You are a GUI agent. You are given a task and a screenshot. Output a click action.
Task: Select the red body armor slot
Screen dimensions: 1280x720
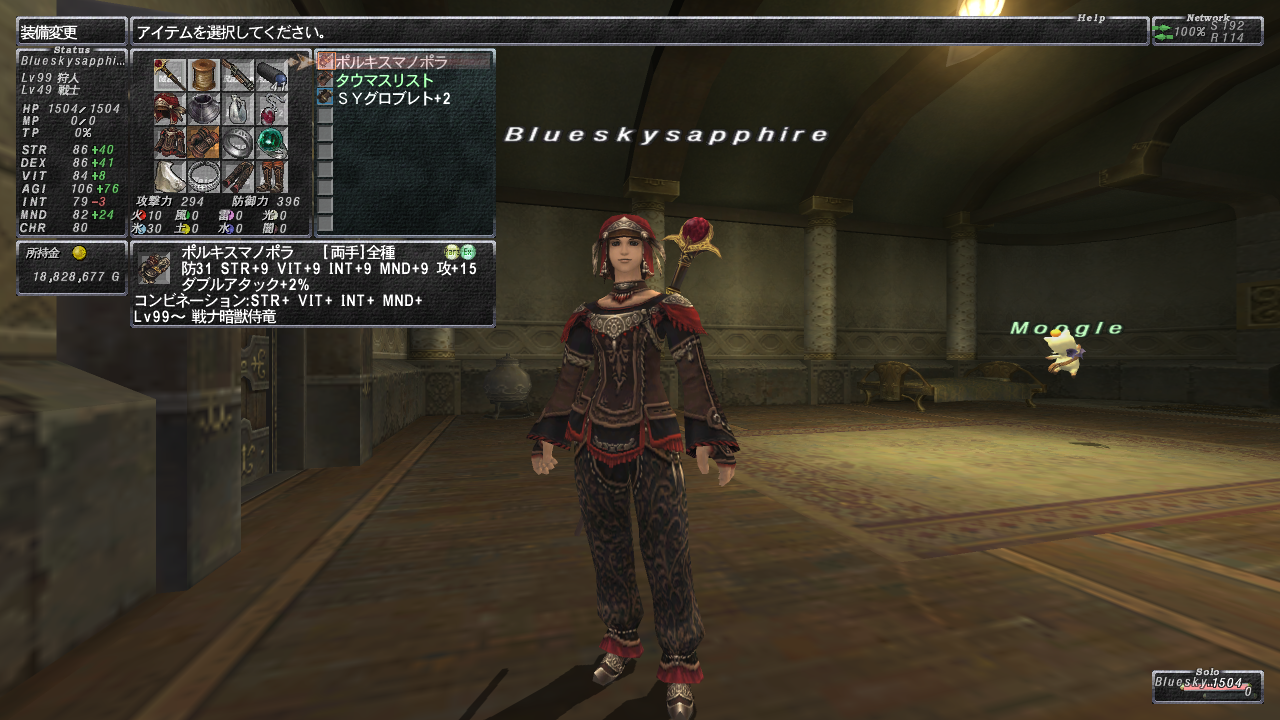click(169, 143)
